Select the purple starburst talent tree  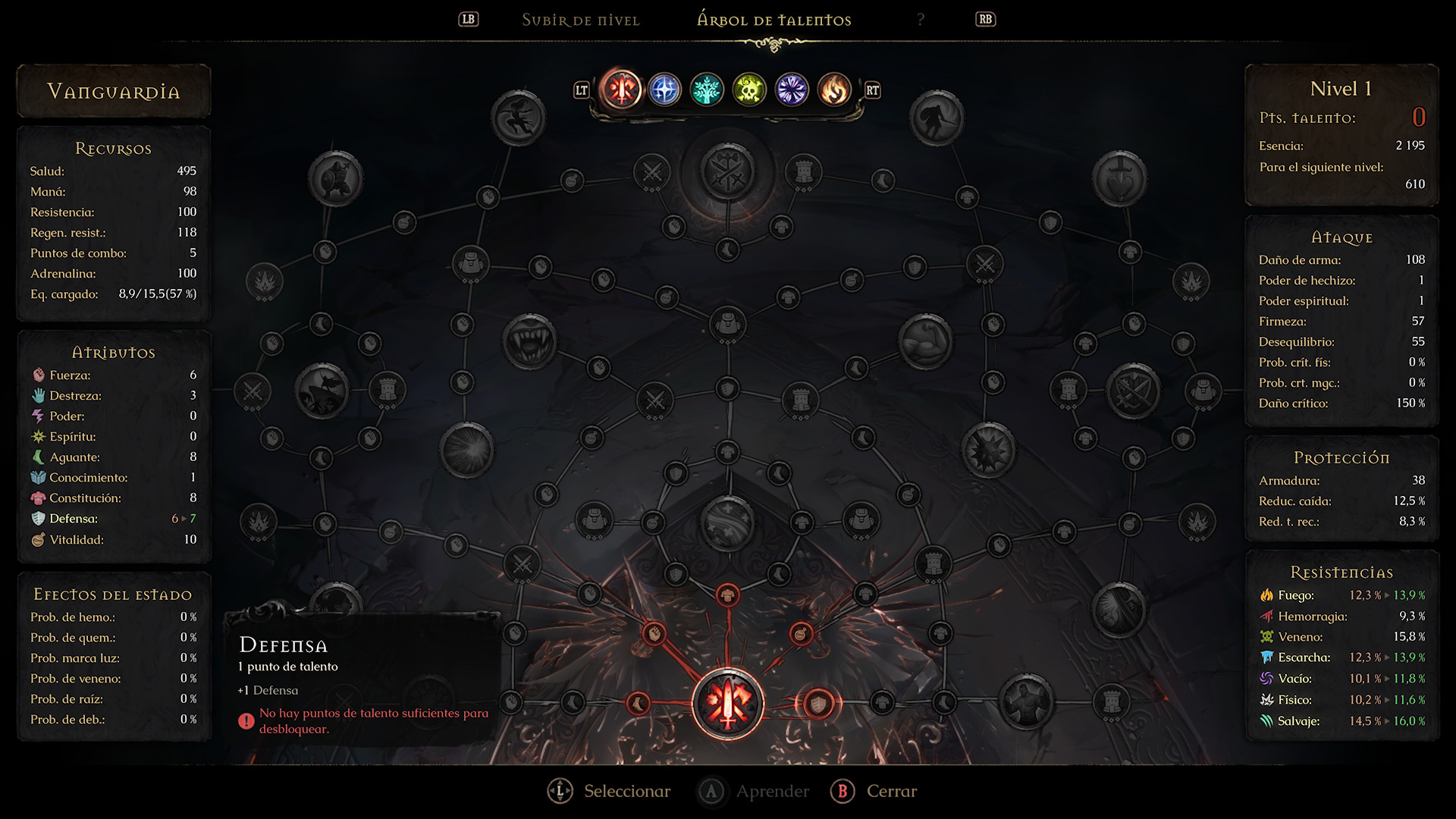point(792,90)
